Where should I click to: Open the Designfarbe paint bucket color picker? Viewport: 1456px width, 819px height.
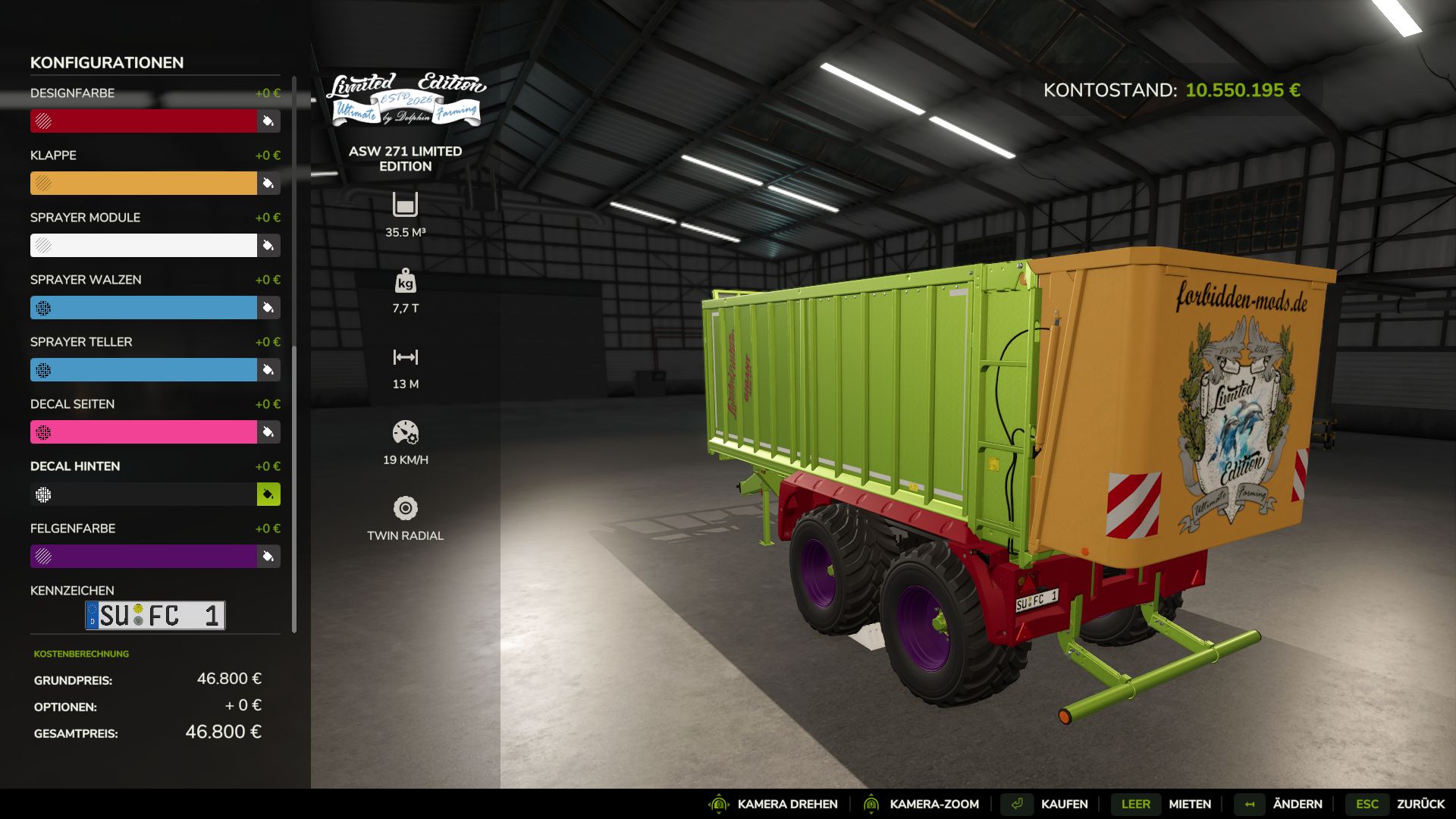[267, 121]
